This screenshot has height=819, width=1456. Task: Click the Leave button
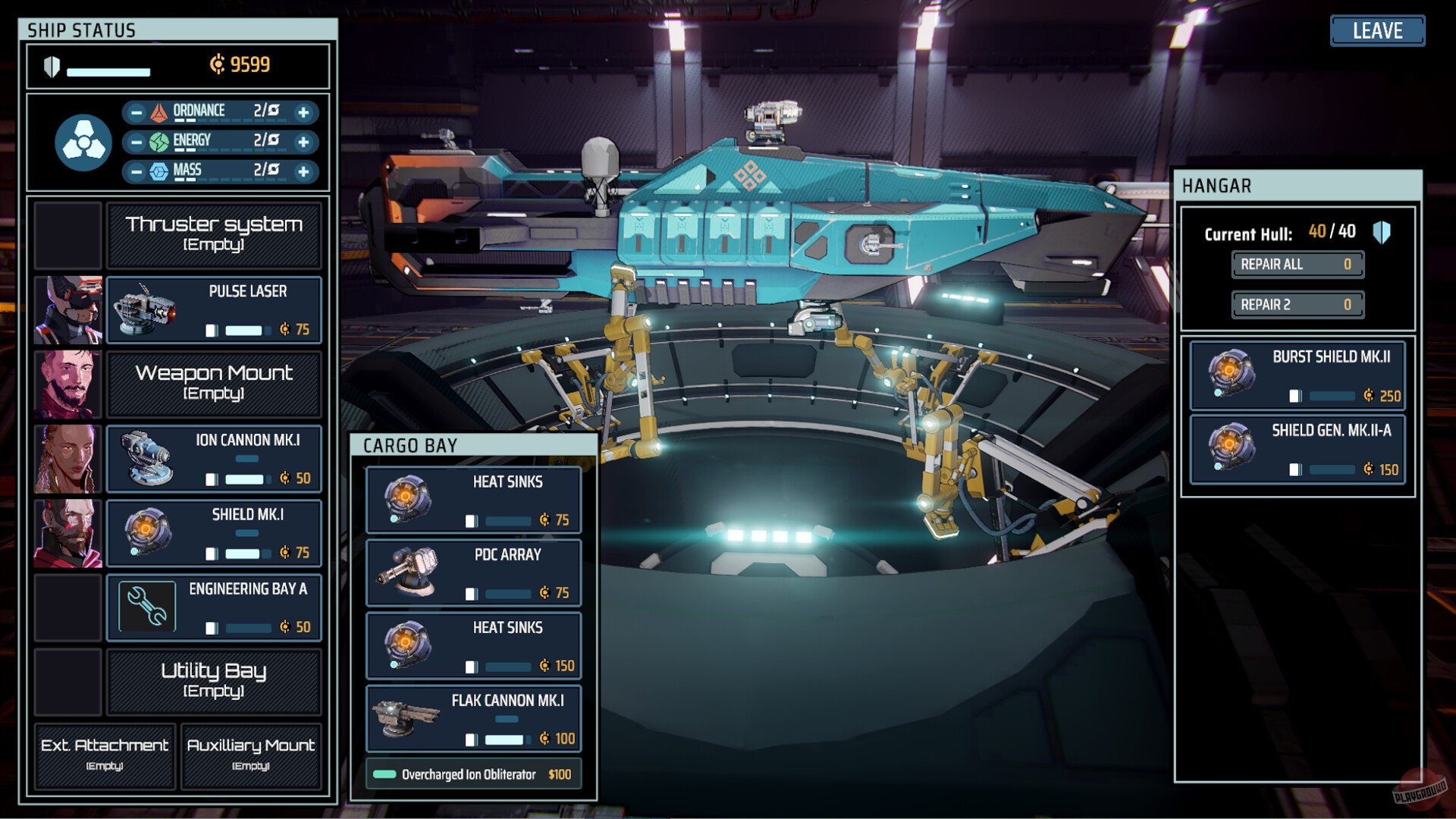tap(1377, 31)
